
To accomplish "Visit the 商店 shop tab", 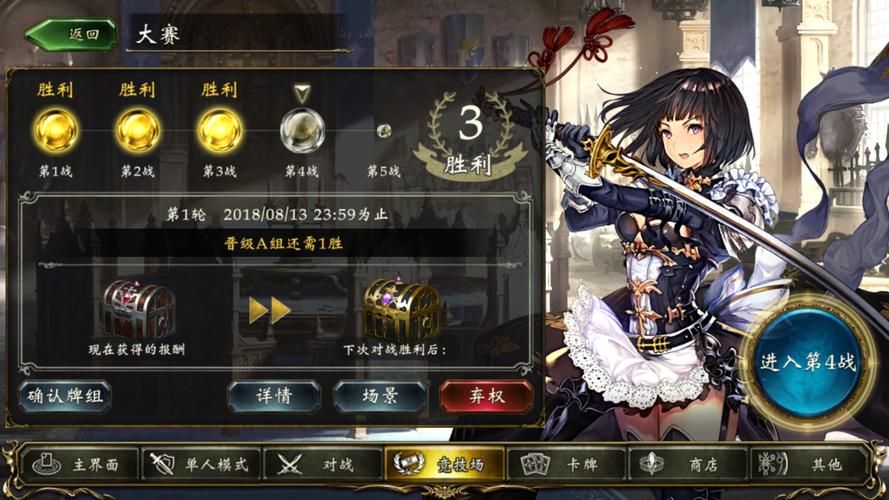I will [689, 464].
